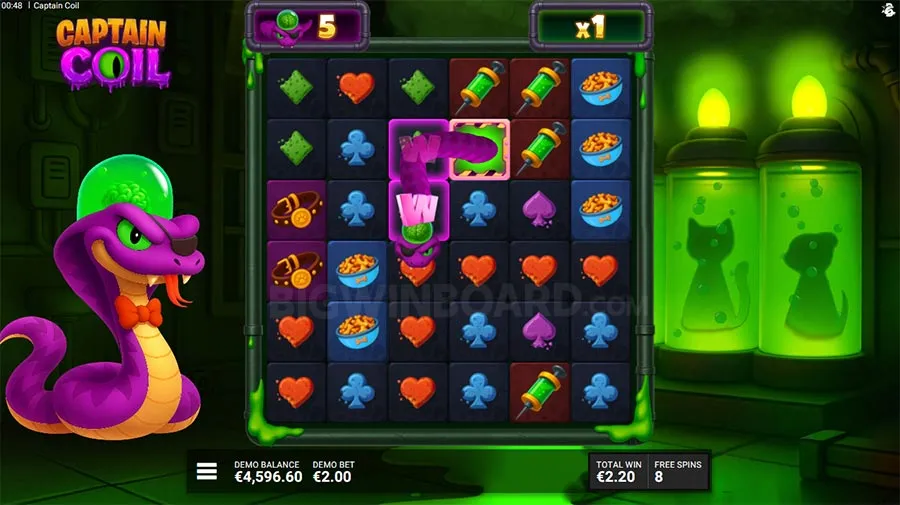Image resolution: width=900 pixels, height=505 pixels.
Task: Open the hamburger menu
Action: 207,471
